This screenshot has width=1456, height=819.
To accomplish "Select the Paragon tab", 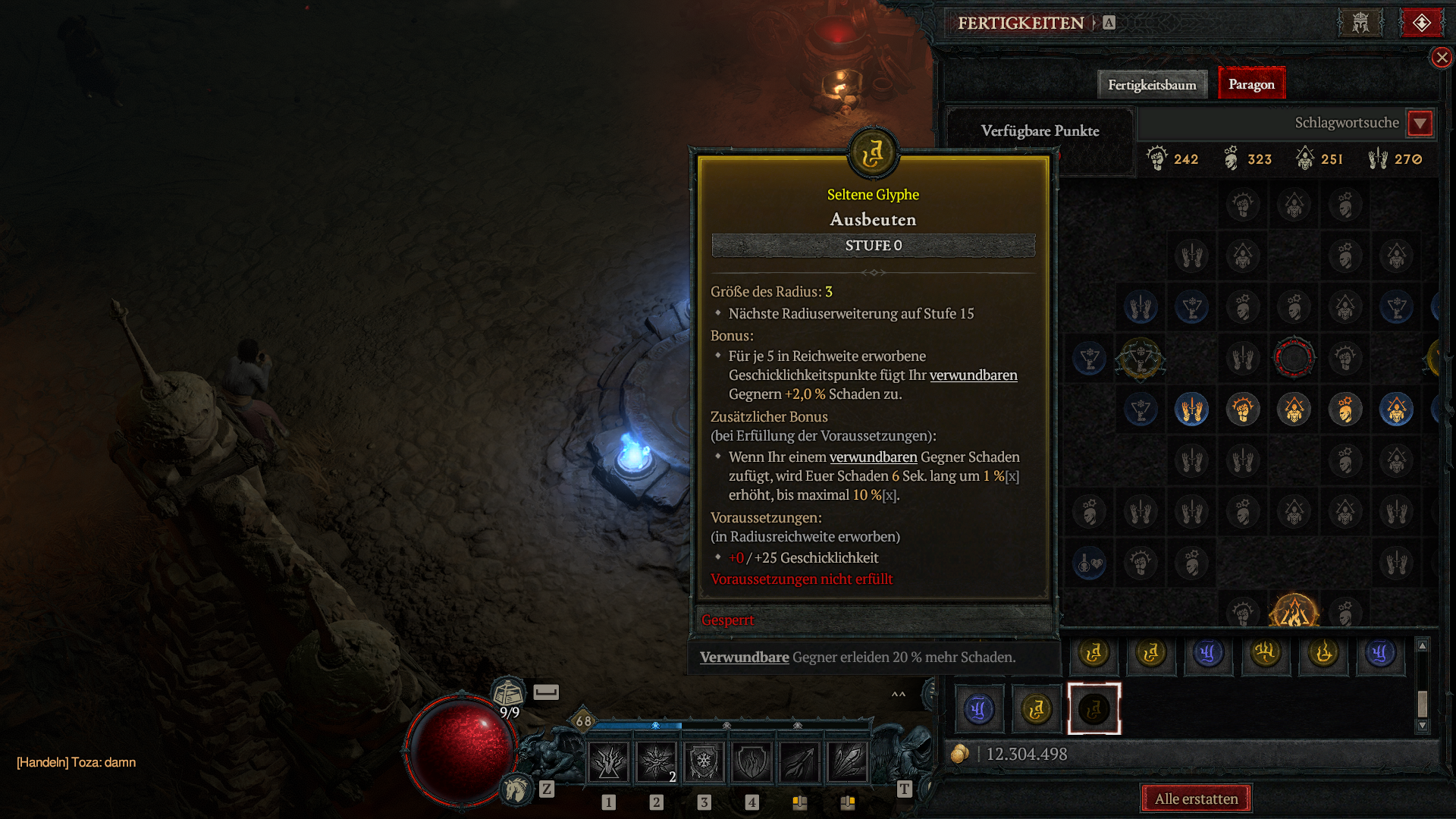I will pos(1250,83).
